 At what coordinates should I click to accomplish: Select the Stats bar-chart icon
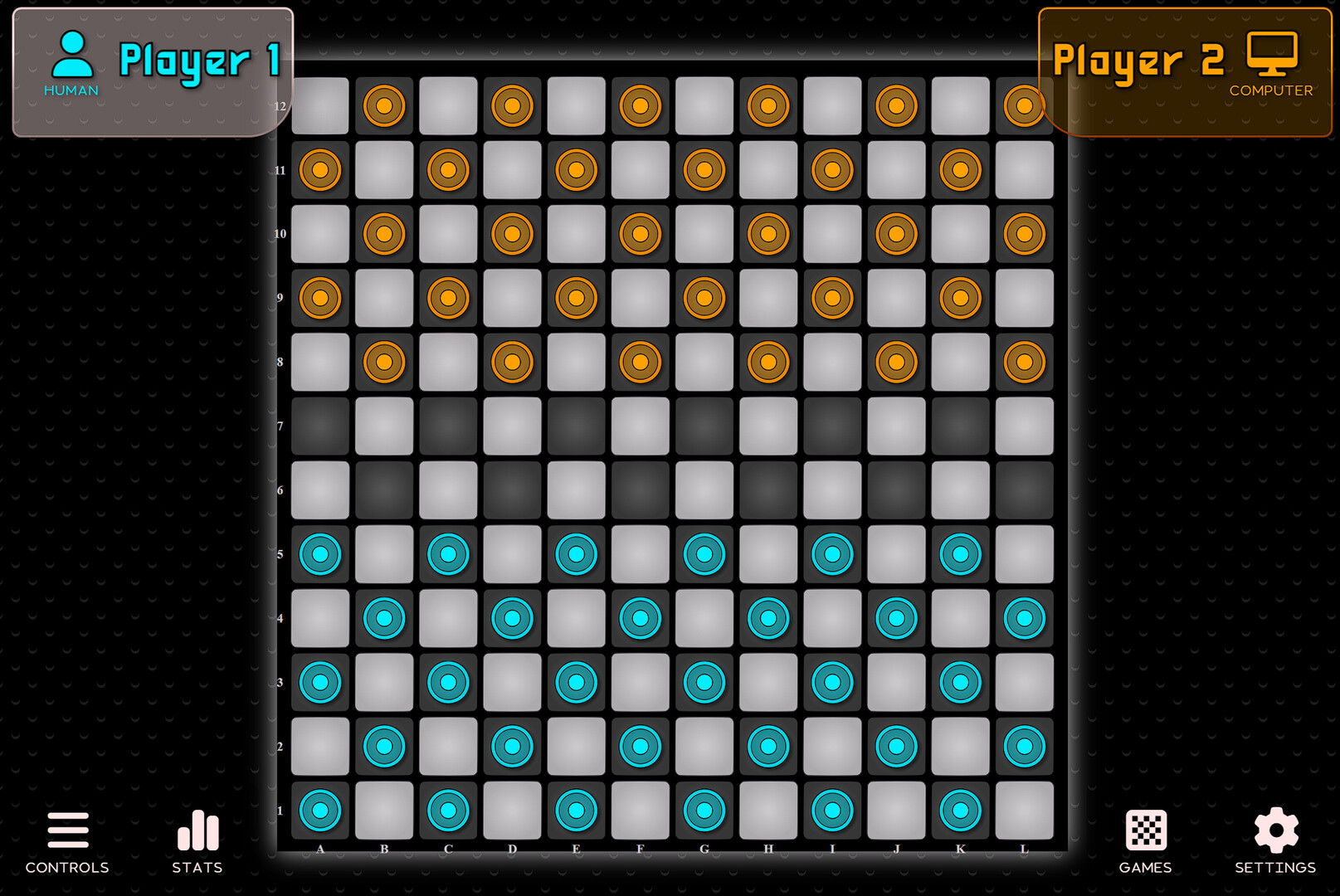click(197, 830)
